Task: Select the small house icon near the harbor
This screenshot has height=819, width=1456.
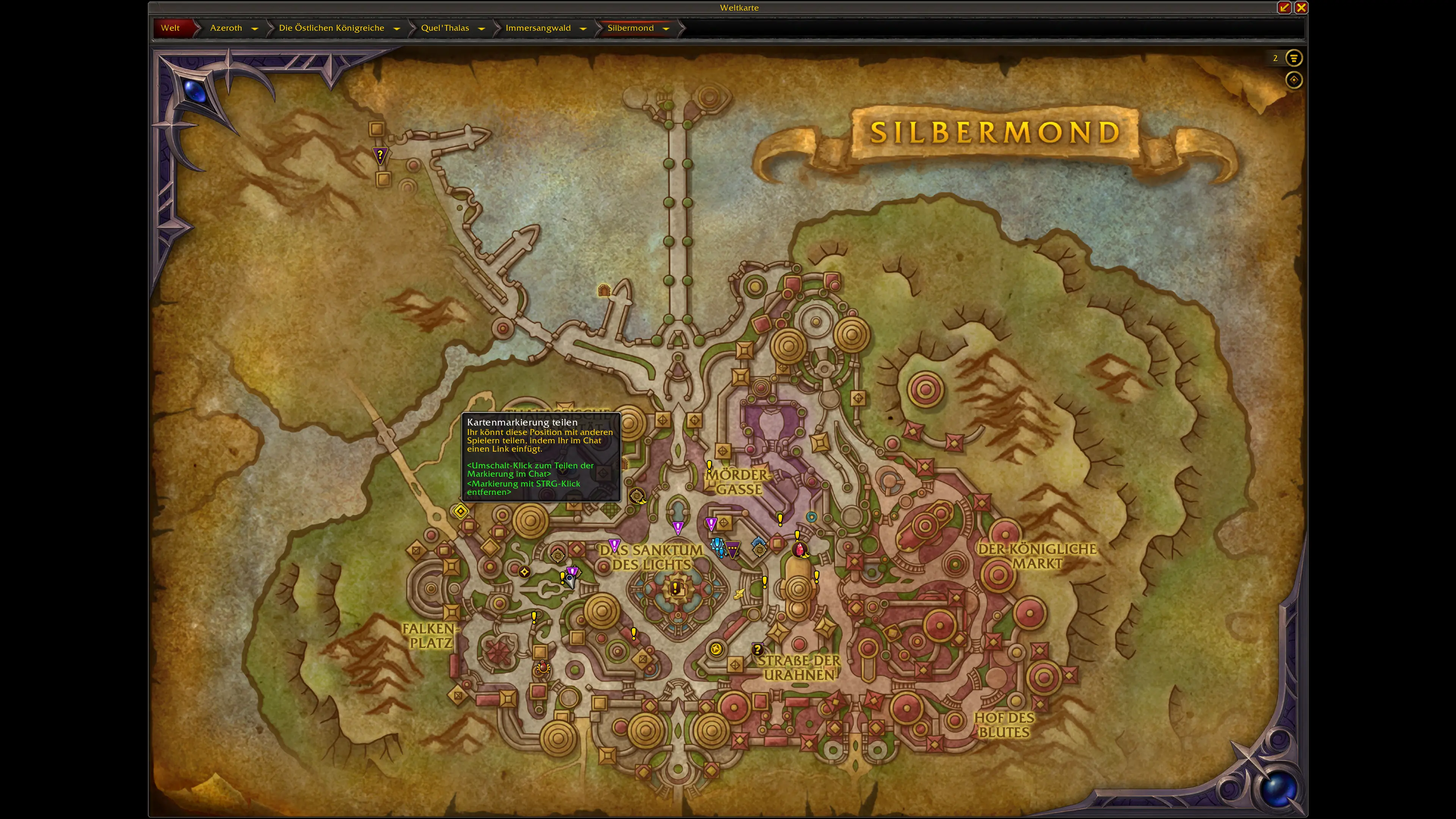Action: tap(604, 290)
